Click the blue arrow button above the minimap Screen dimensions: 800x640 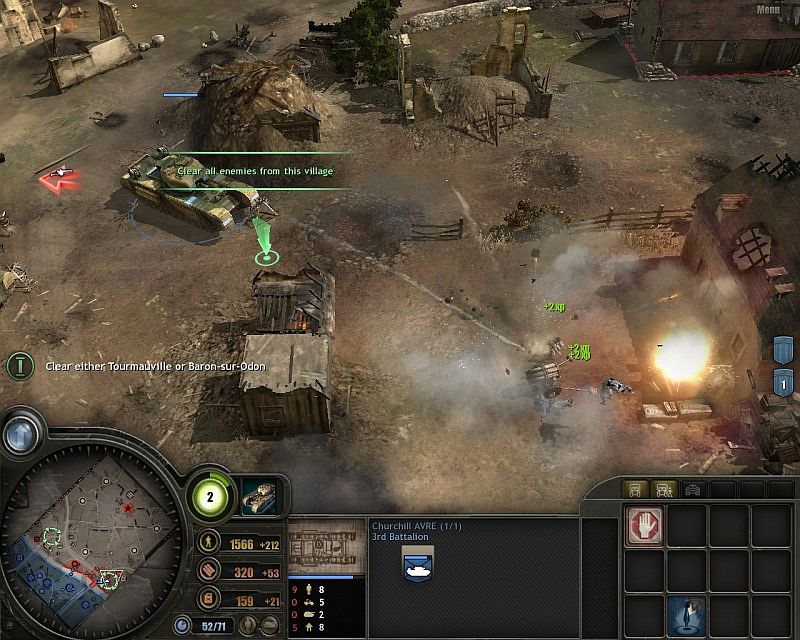[19, 435]
